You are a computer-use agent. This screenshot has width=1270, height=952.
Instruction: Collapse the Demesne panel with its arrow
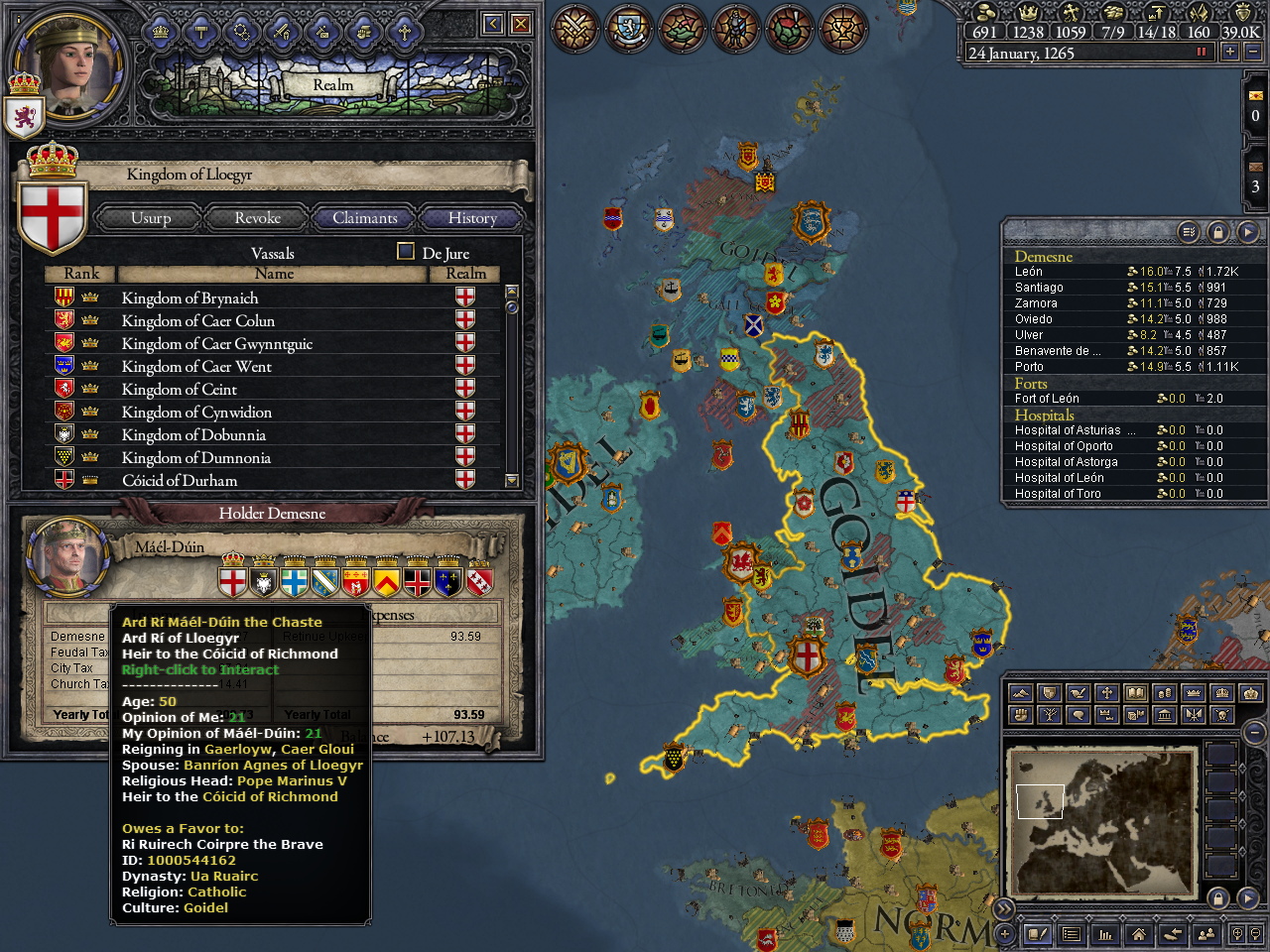1247,231
